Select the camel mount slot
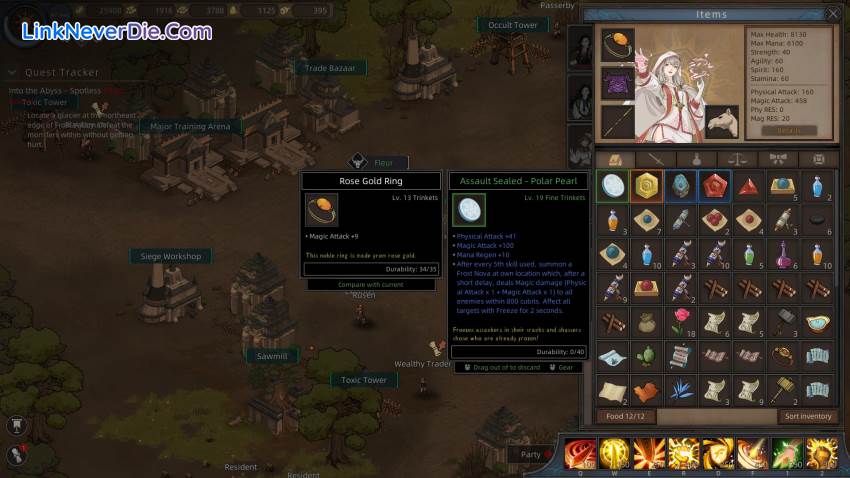 point(722,122)
